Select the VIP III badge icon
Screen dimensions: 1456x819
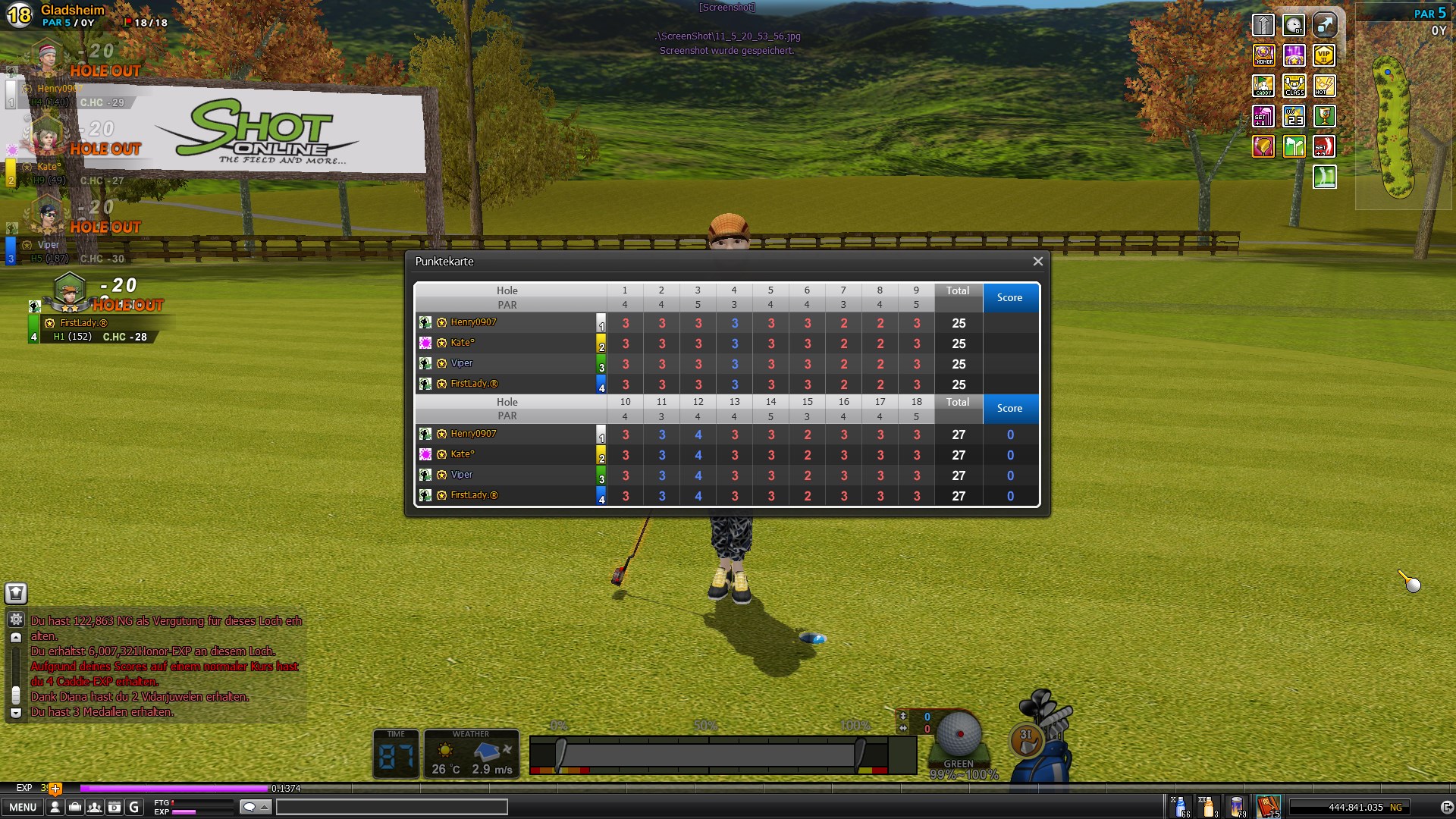point(1324,55)
